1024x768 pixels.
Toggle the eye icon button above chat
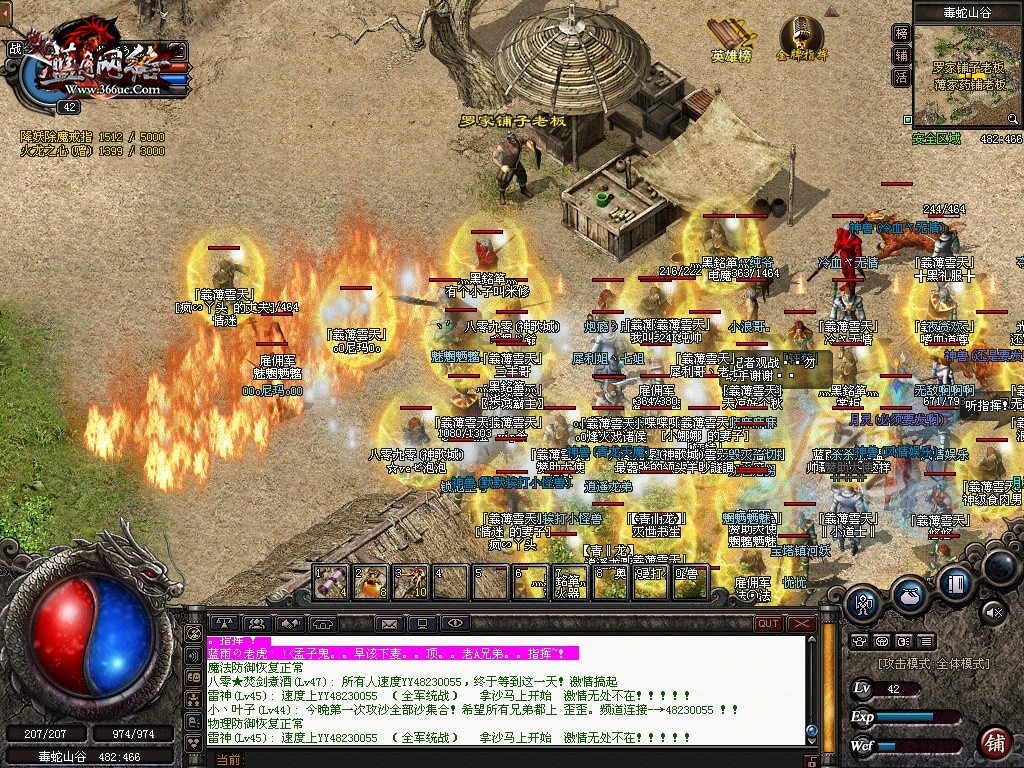coord(456,624)
